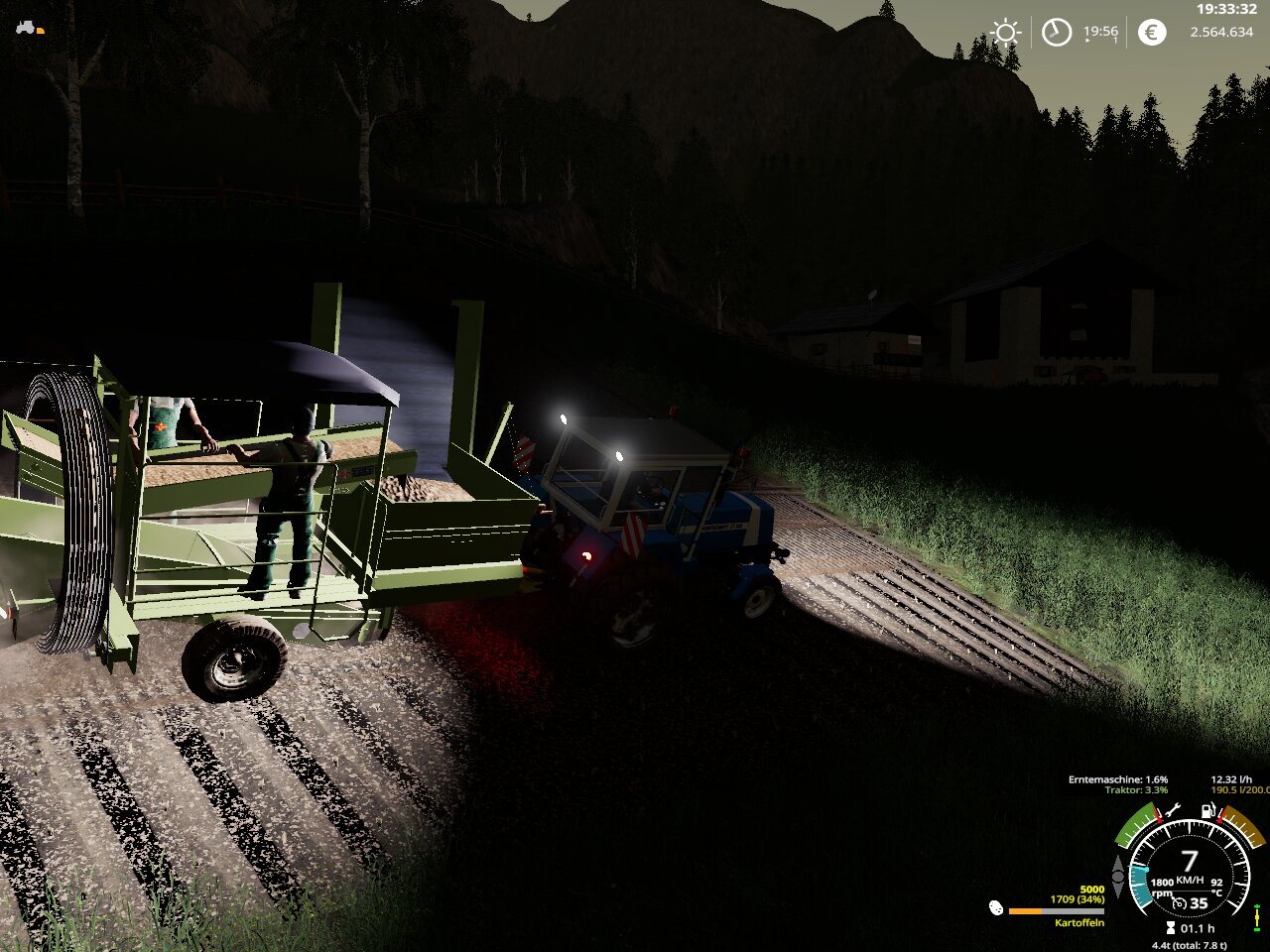The height and width of the screenshot is (952, 1270).
Task: Click the sun weather icon
Action: (1006, 33)
